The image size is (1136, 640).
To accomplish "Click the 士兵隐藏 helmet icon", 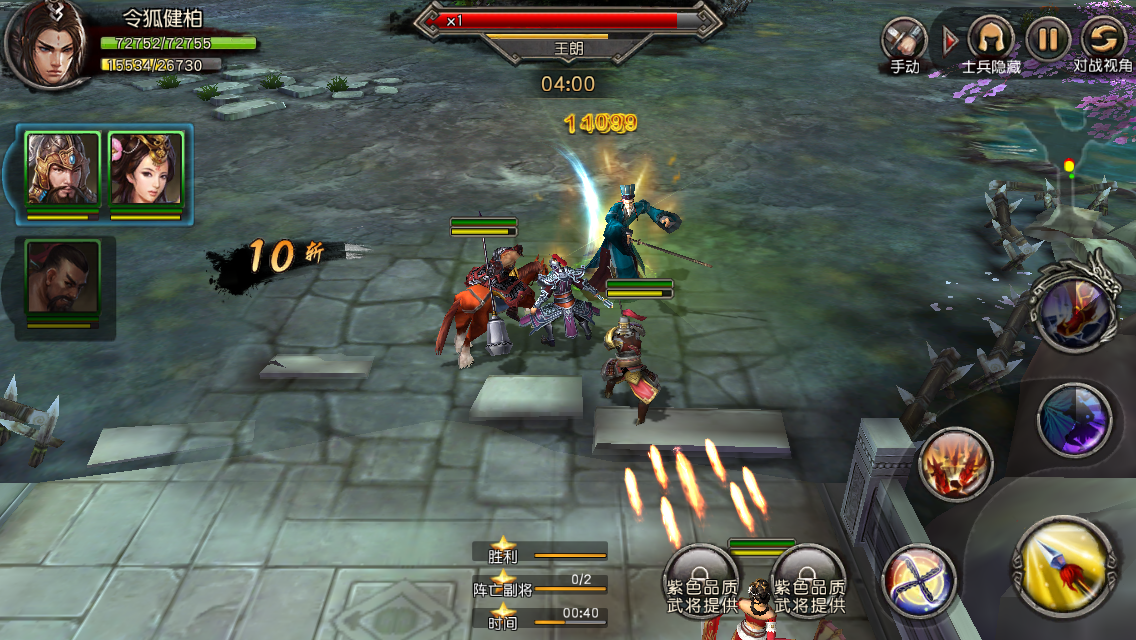I will point(991,40).
